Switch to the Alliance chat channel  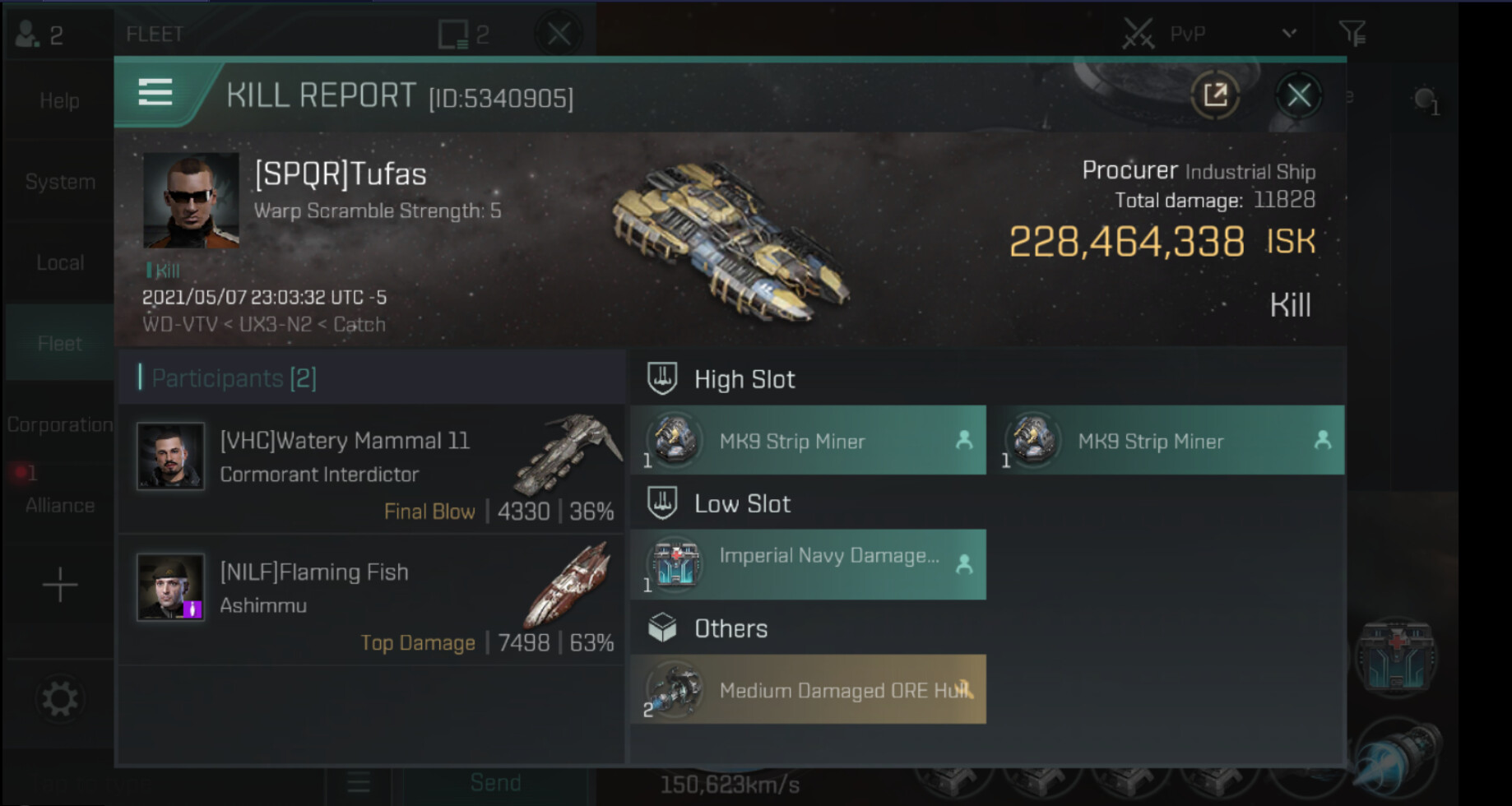(x=59, y=505)
